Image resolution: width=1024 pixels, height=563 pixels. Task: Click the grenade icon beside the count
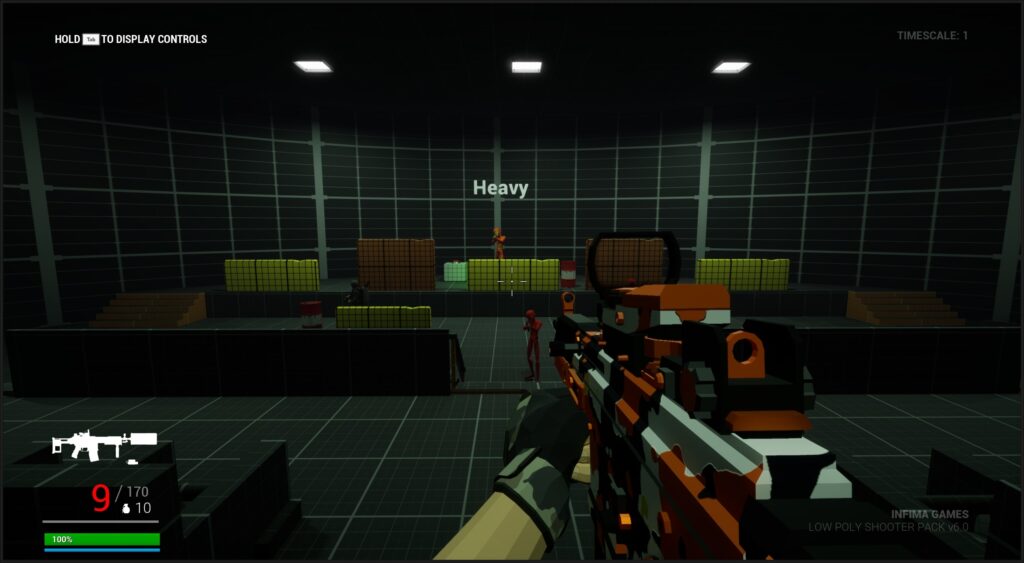(x=125, y=509)
